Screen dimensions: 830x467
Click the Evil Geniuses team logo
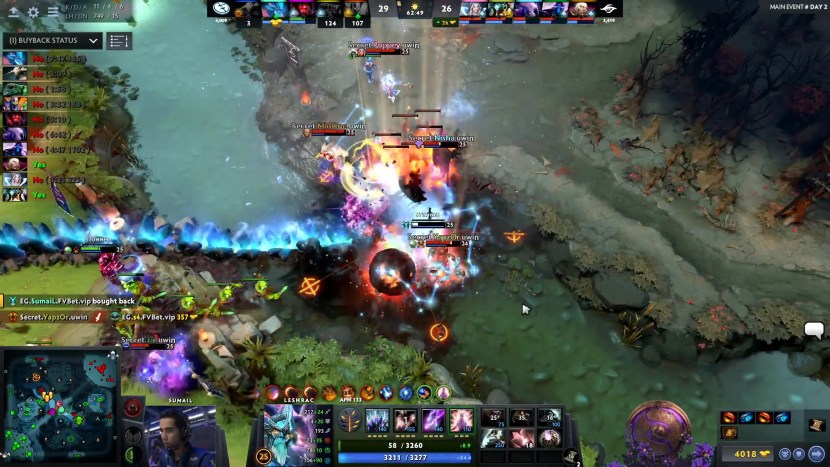[x=220, y=9]
